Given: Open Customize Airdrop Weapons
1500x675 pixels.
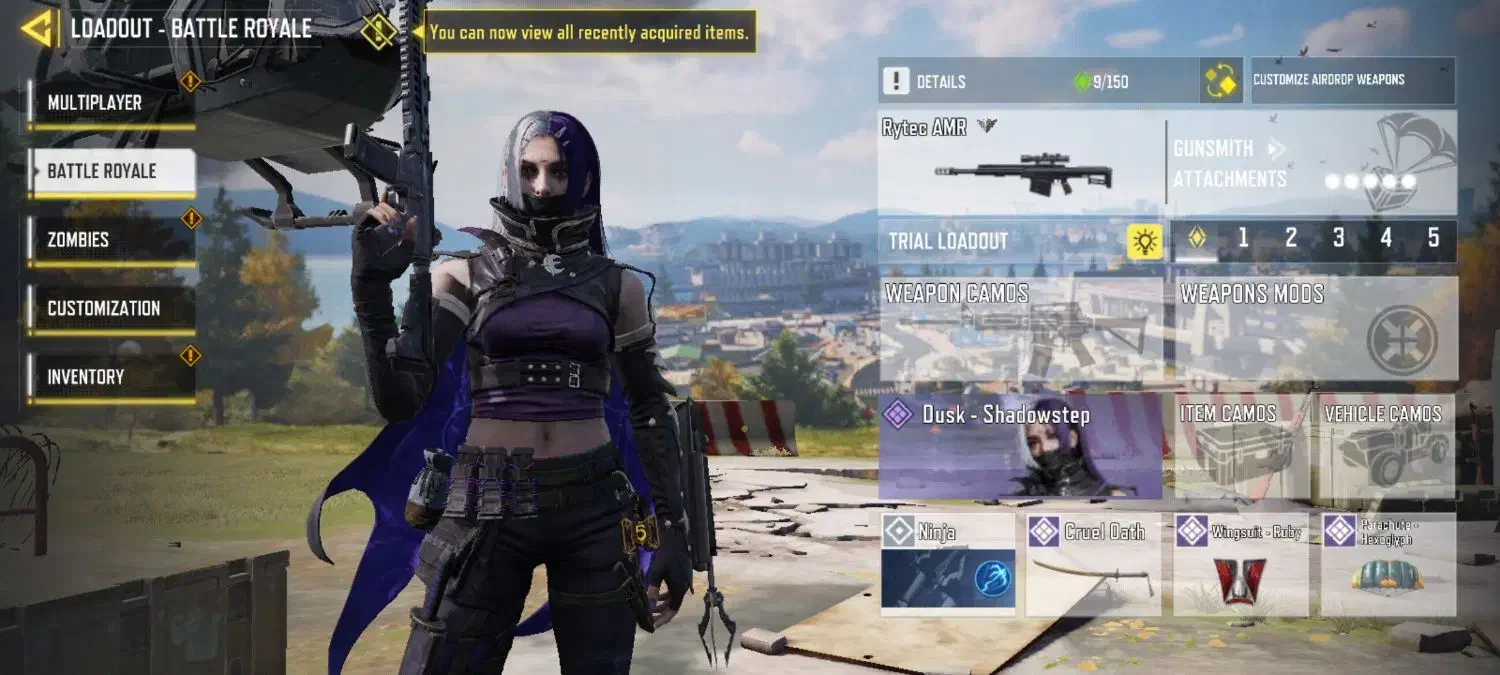Looking at the screenshot, I should point(1353,80).
